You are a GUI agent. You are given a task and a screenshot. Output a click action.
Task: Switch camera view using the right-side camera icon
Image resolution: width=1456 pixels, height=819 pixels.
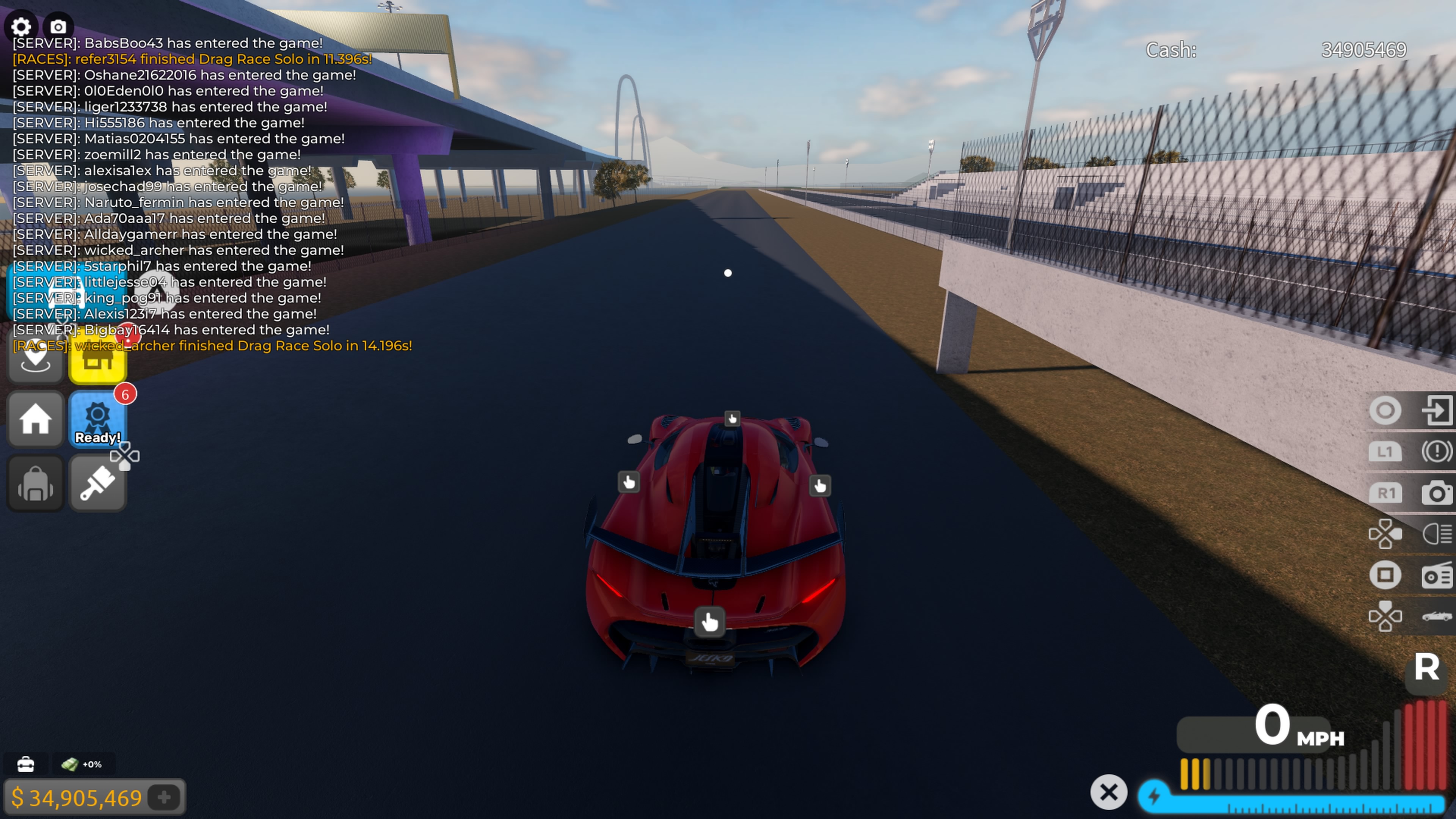point(1436,493)
